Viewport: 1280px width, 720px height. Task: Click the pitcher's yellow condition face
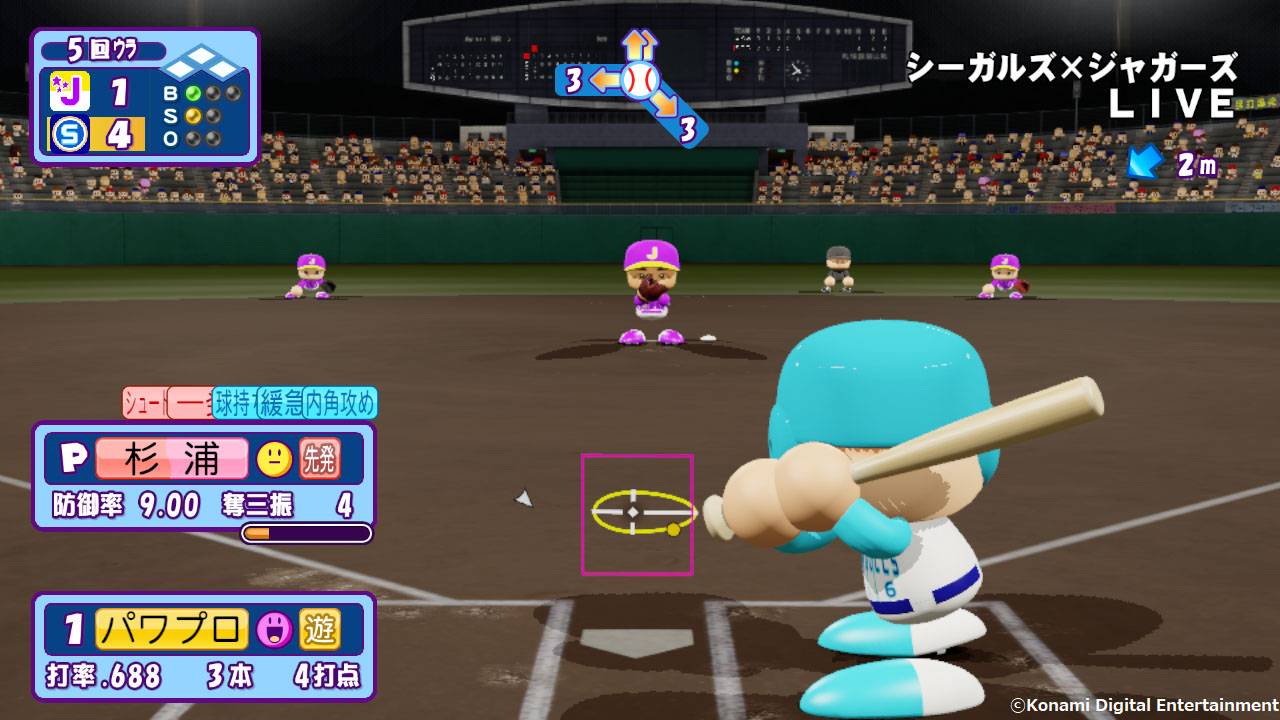[x=274, y=459]
